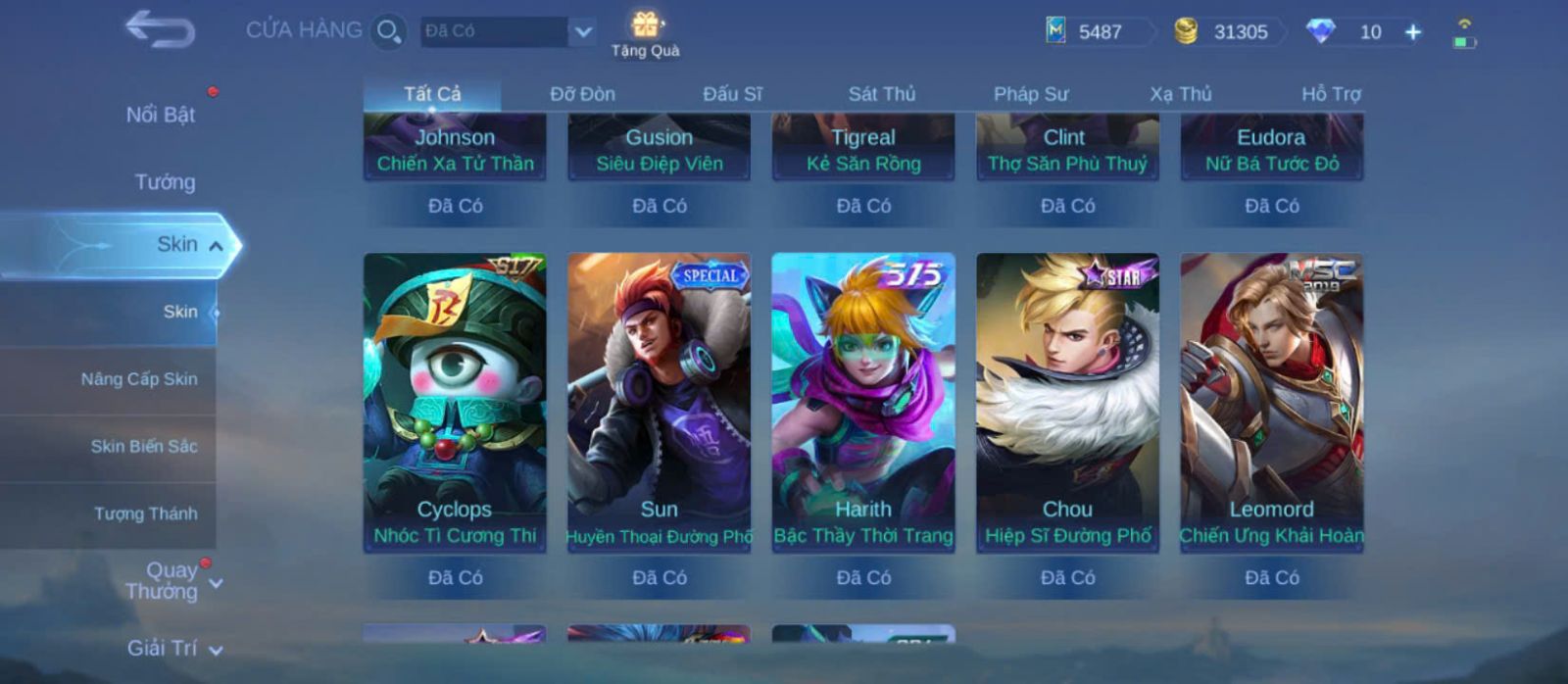Add diamonds with the plus button
Viewport: 1568px width, 684px height.
[1413, 32]
